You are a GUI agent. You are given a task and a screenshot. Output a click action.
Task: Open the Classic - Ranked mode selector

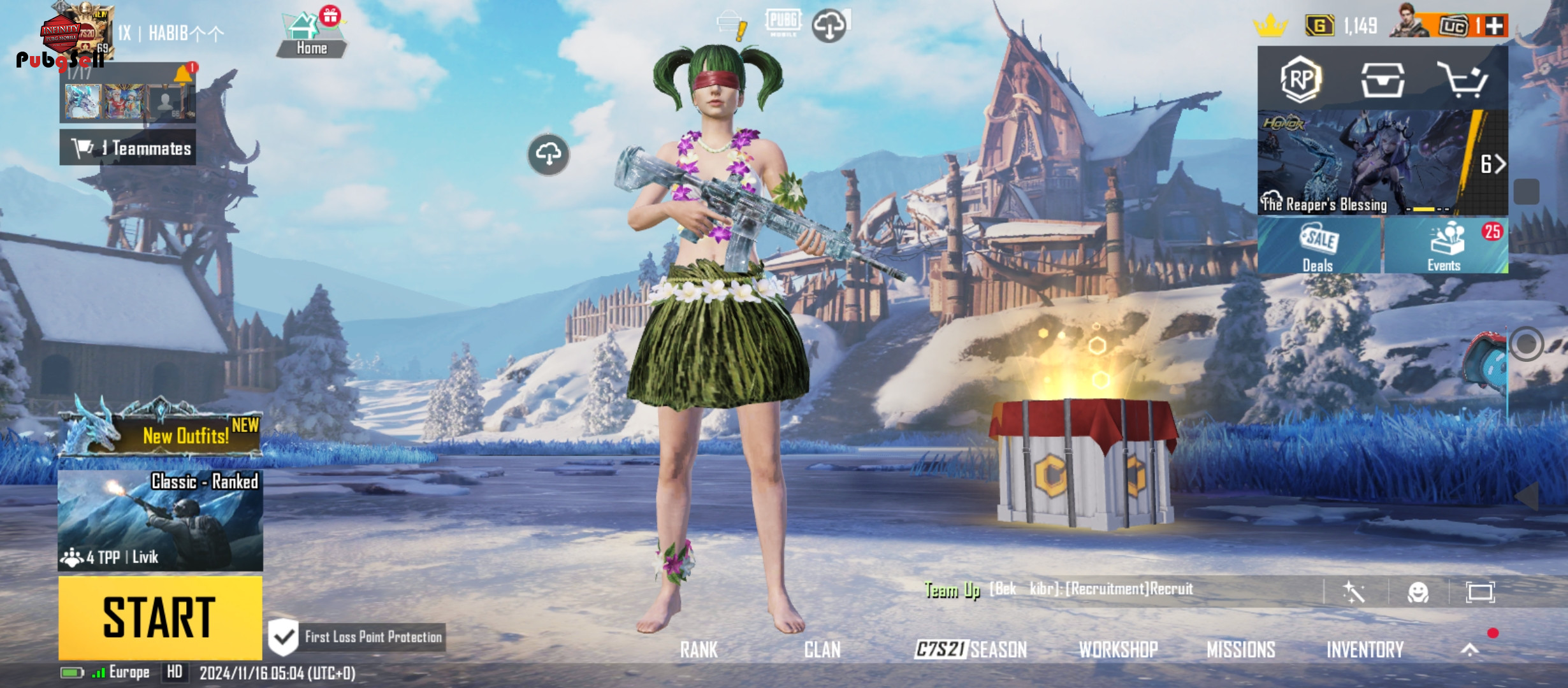[x=160, y=520]
